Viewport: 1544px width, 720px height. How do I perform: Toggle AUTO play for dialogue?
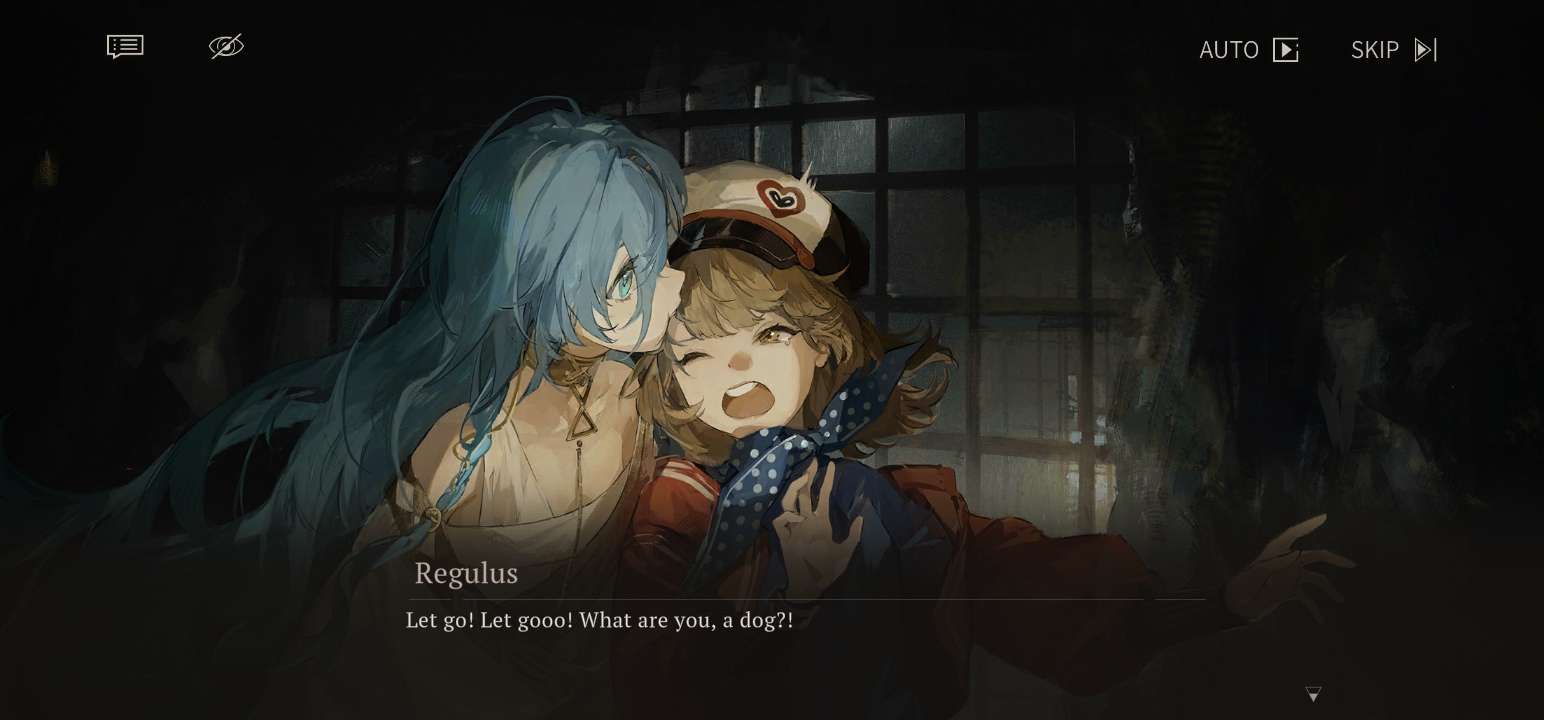[1248, 50]
